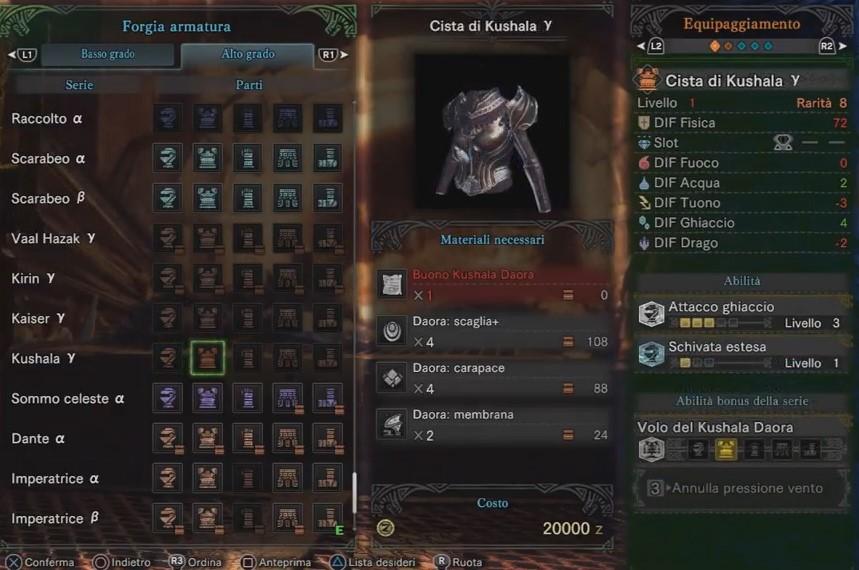Image resolution: width=859 pixels, height=570 pixels.
Task: Open the Sommo celeste α series
Action: tap(67, 399)
